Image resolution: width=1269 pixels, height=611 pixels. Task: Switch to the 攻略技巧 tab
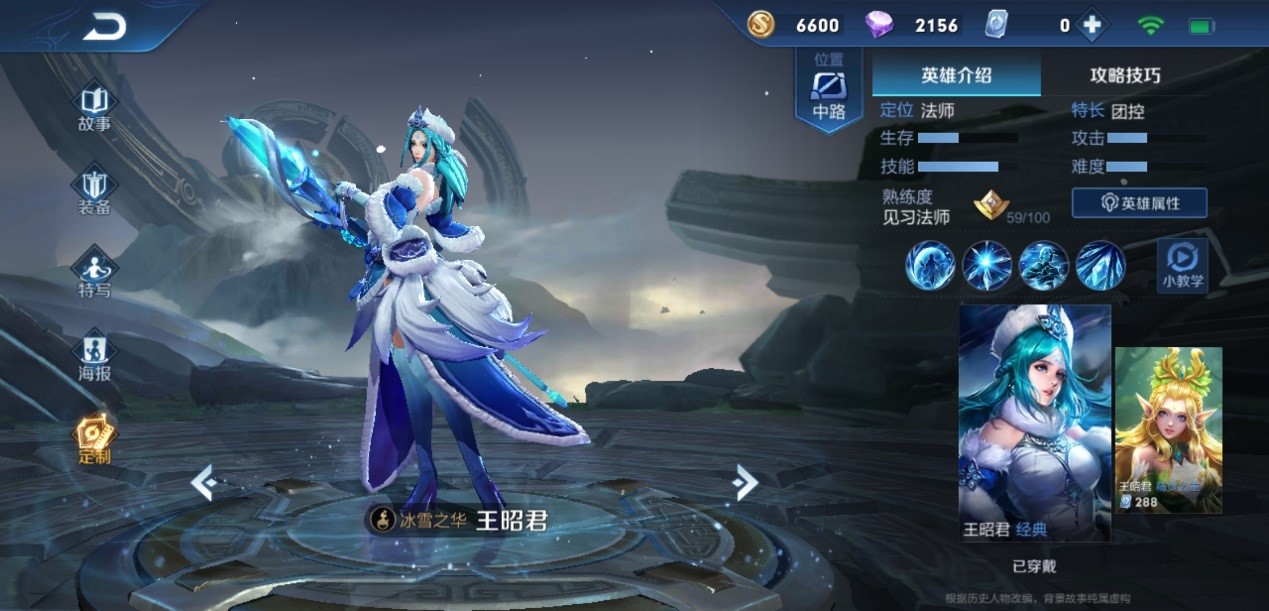[1125, 76]
